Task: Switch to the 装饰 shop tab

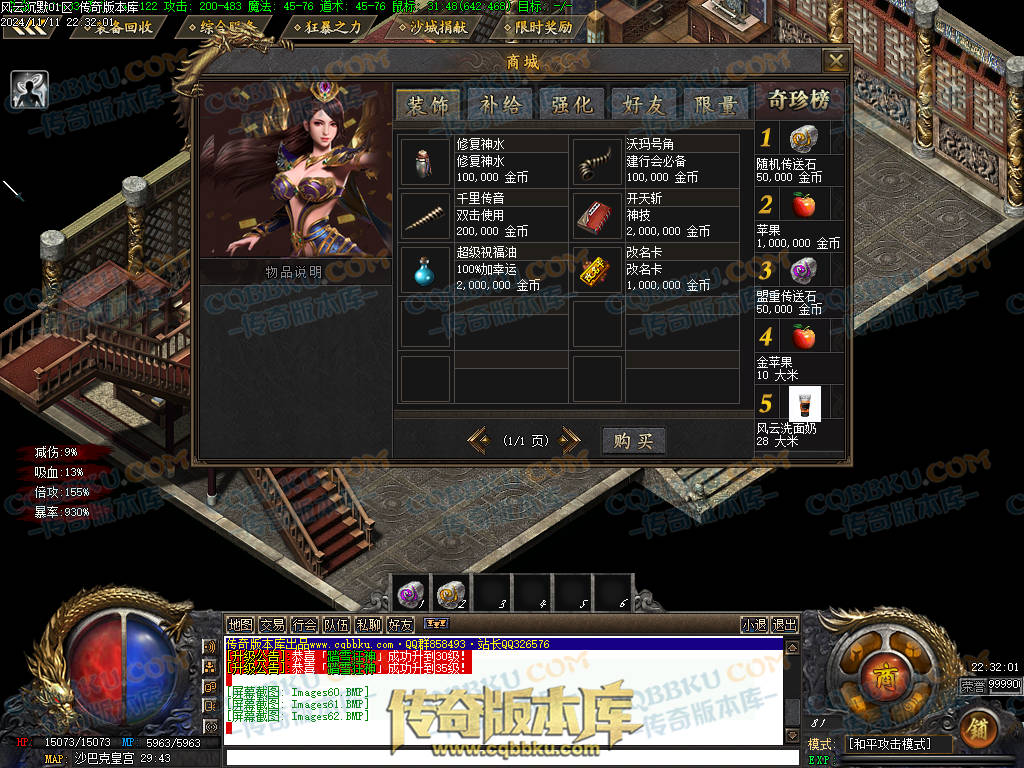Action: click(x=428, y=104)
